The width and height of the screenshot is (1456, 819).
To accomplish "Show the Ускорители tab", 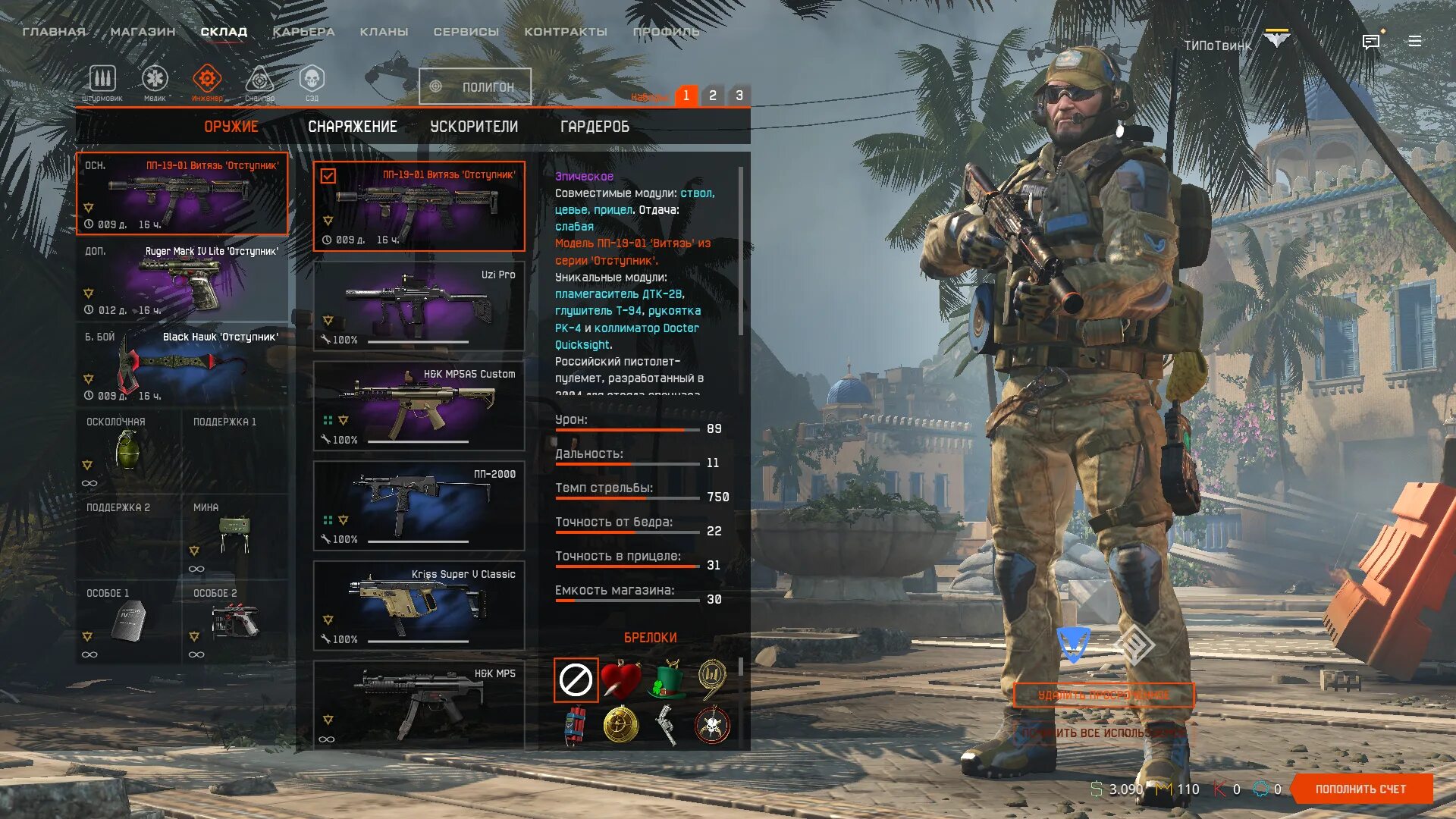I will pyautogui.click(x=474, y=127).
